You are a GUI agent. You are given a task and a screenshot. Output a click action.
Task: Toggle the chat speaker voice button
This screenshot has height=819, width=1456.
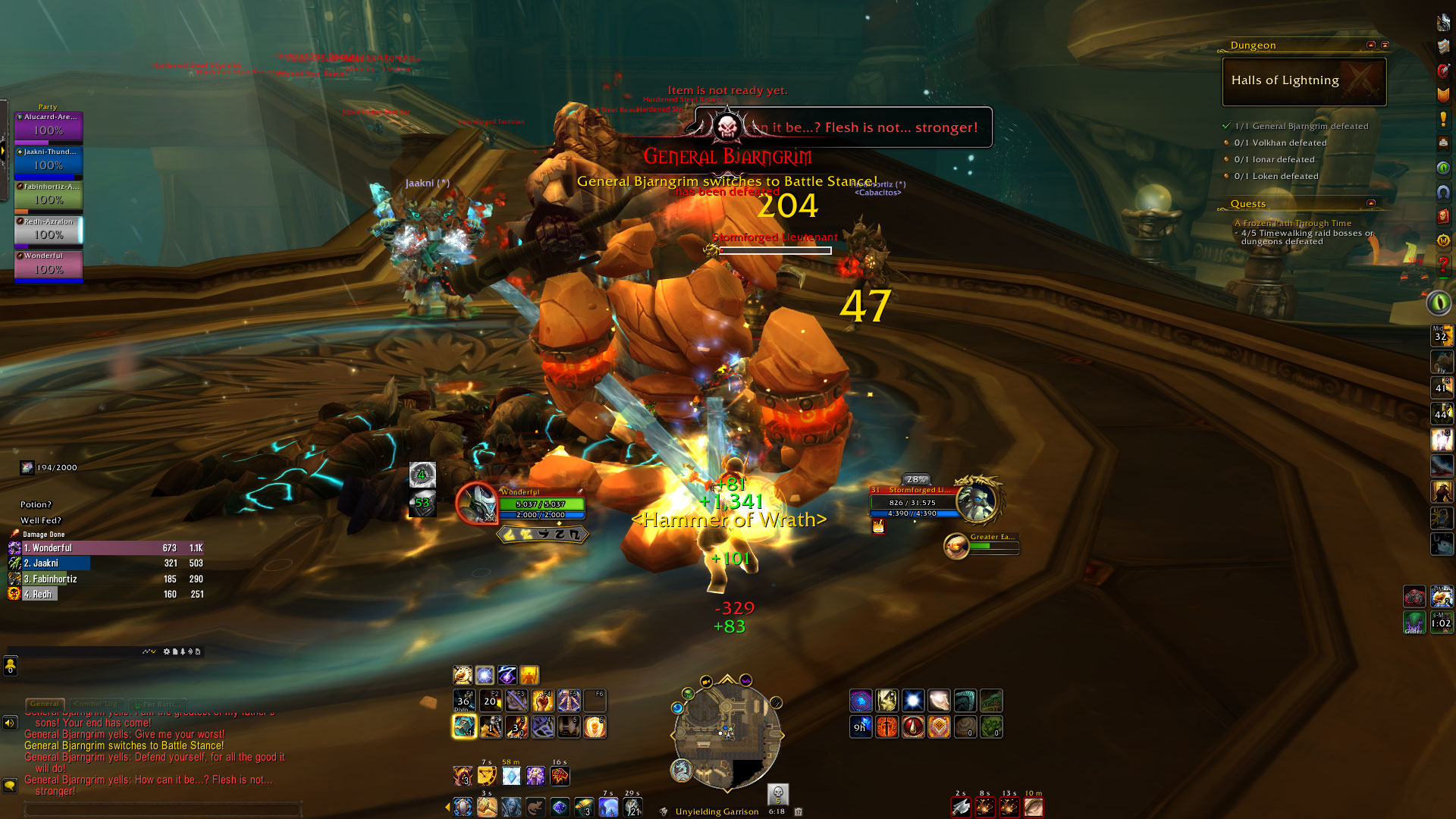pos(10,723)
